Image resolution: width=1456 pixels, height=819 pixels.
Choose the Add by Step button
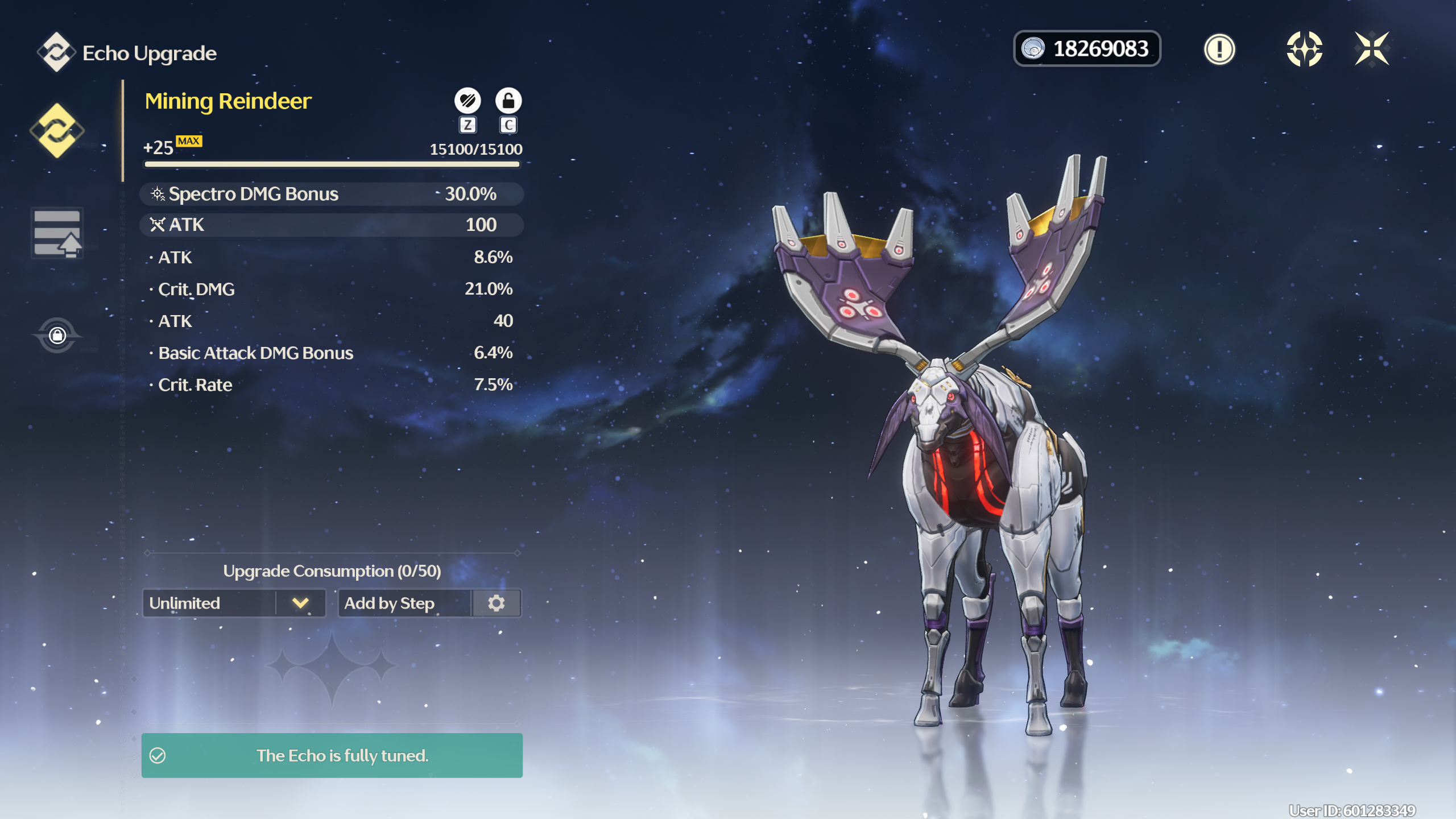405,603
